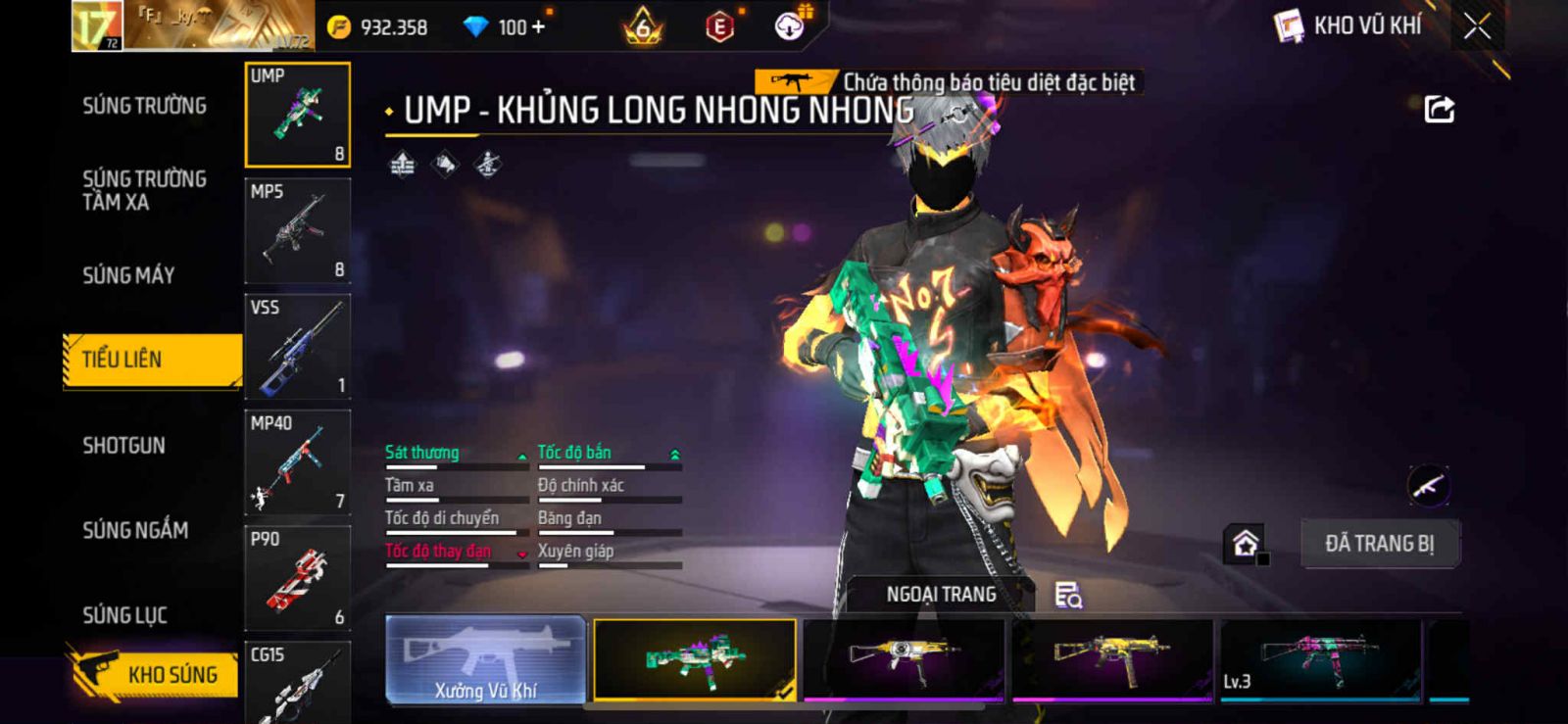Close the Kho Vũ Khí screen
This screenshot has width=1568, height=724.
point(1477,26)
